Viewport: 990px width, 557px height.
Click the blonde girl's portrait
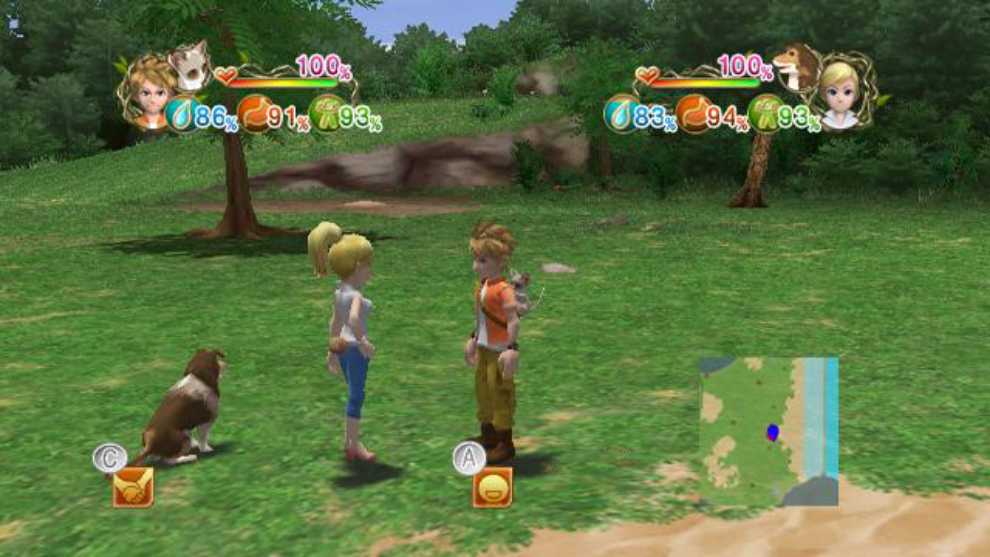841,96
